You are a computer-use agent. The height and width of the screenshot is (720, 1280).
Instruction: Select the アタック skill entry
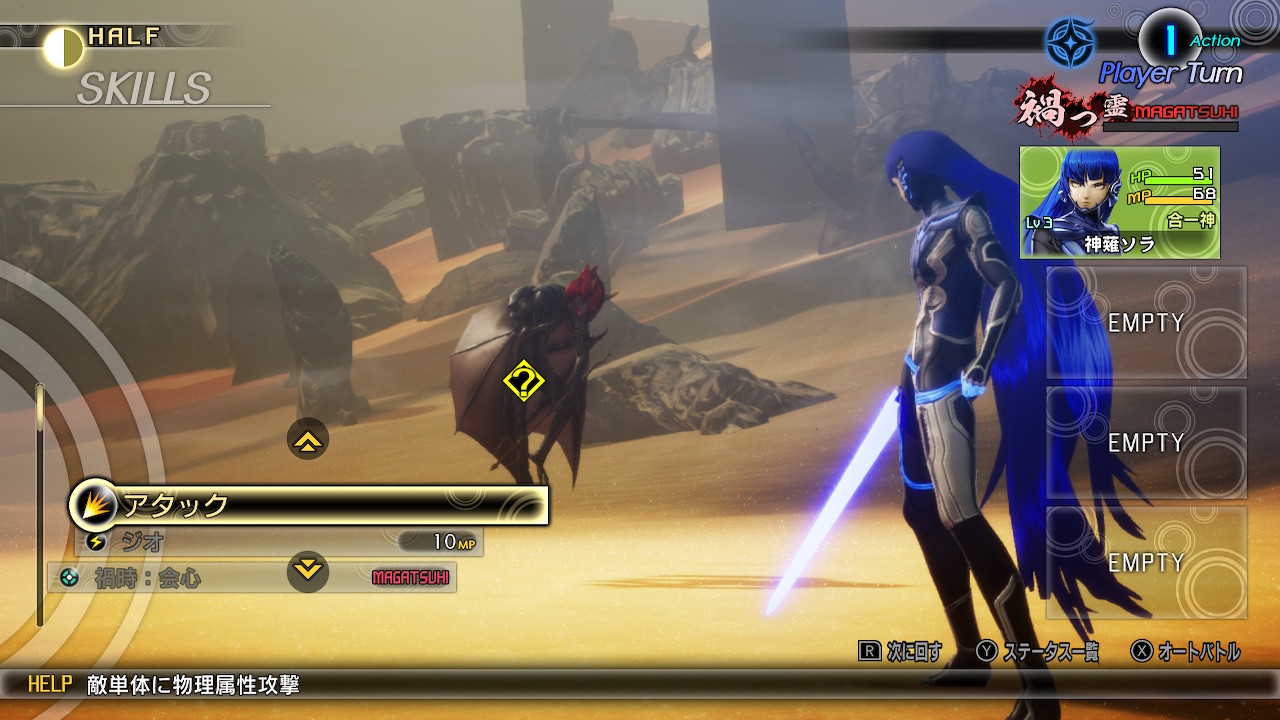310,506
